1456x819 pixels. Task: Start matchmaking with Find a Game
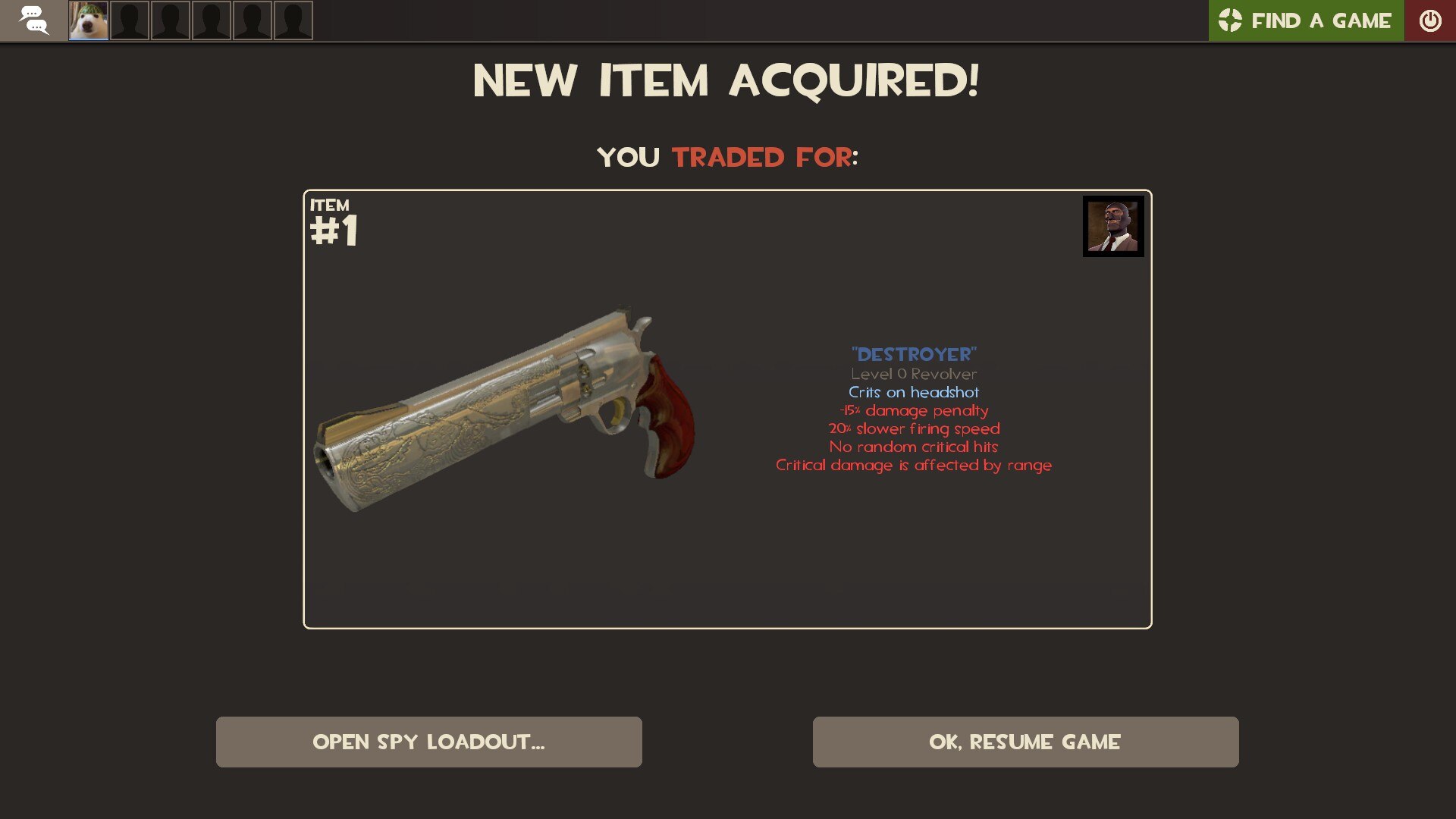1306,20
